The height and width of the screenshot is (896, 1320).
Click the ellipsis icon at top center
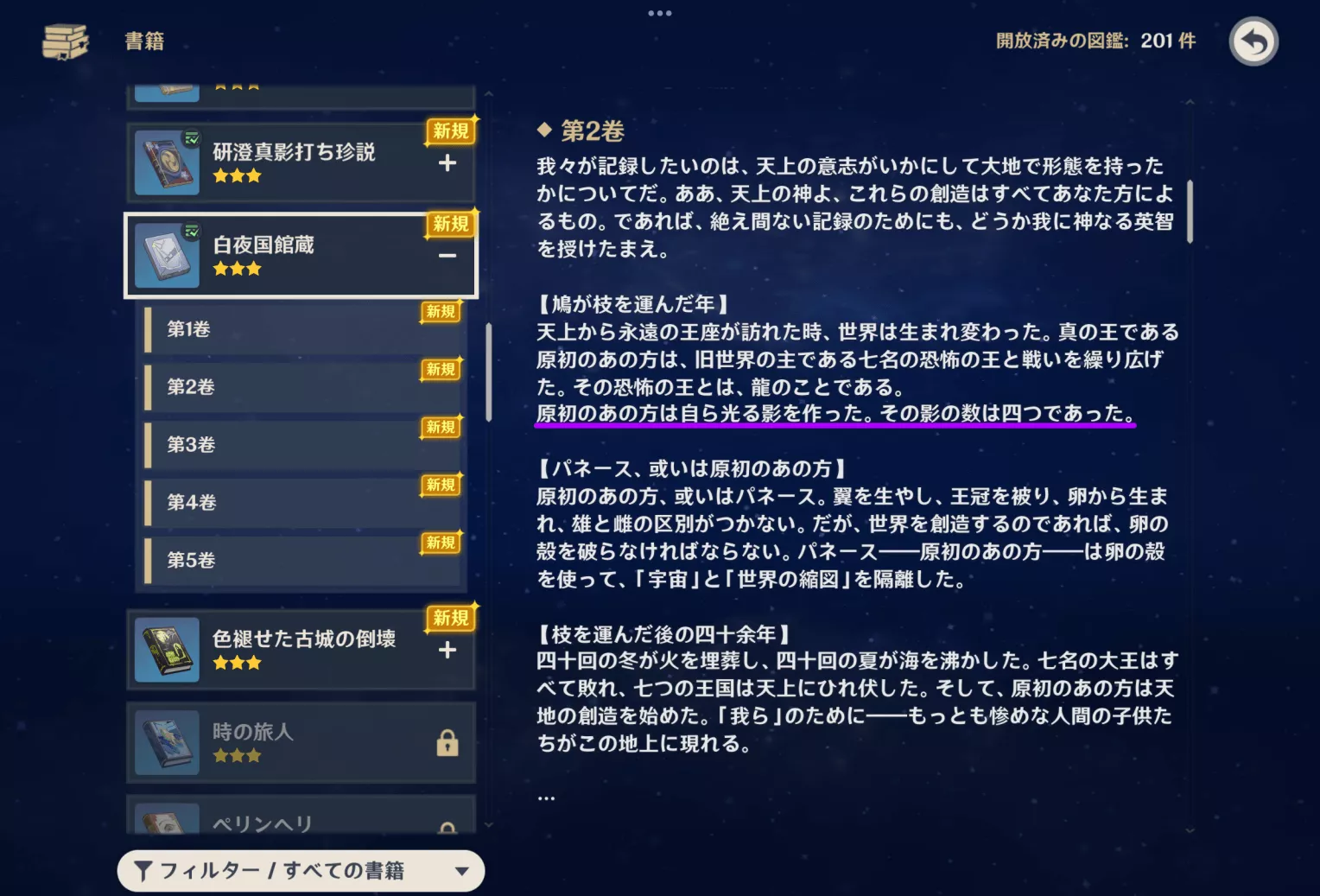pos(660,12)
